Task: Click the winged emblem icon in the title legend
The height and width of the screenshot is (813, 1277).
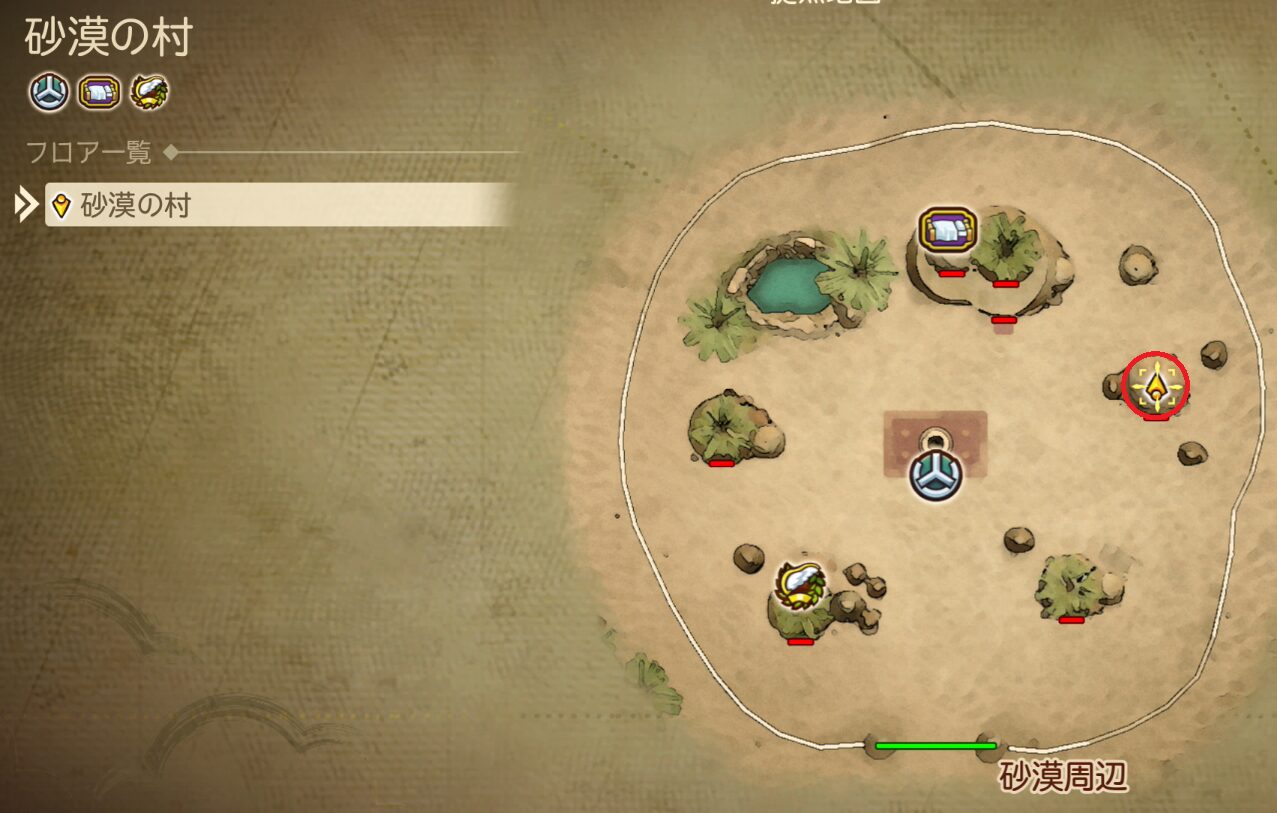Action: [149, 93]
